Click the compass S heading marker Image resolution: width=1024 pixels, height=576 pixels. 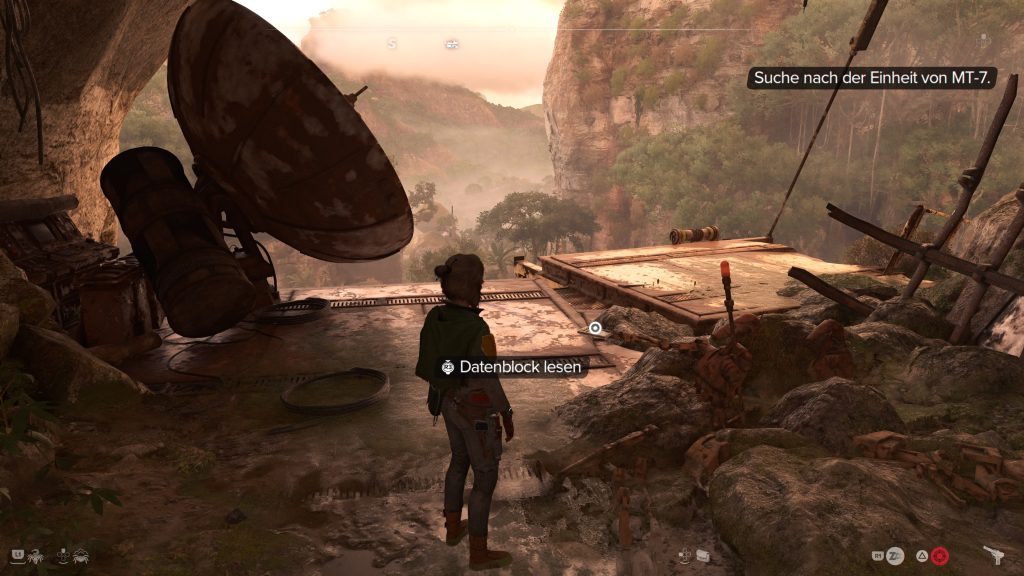click(392, 44)
